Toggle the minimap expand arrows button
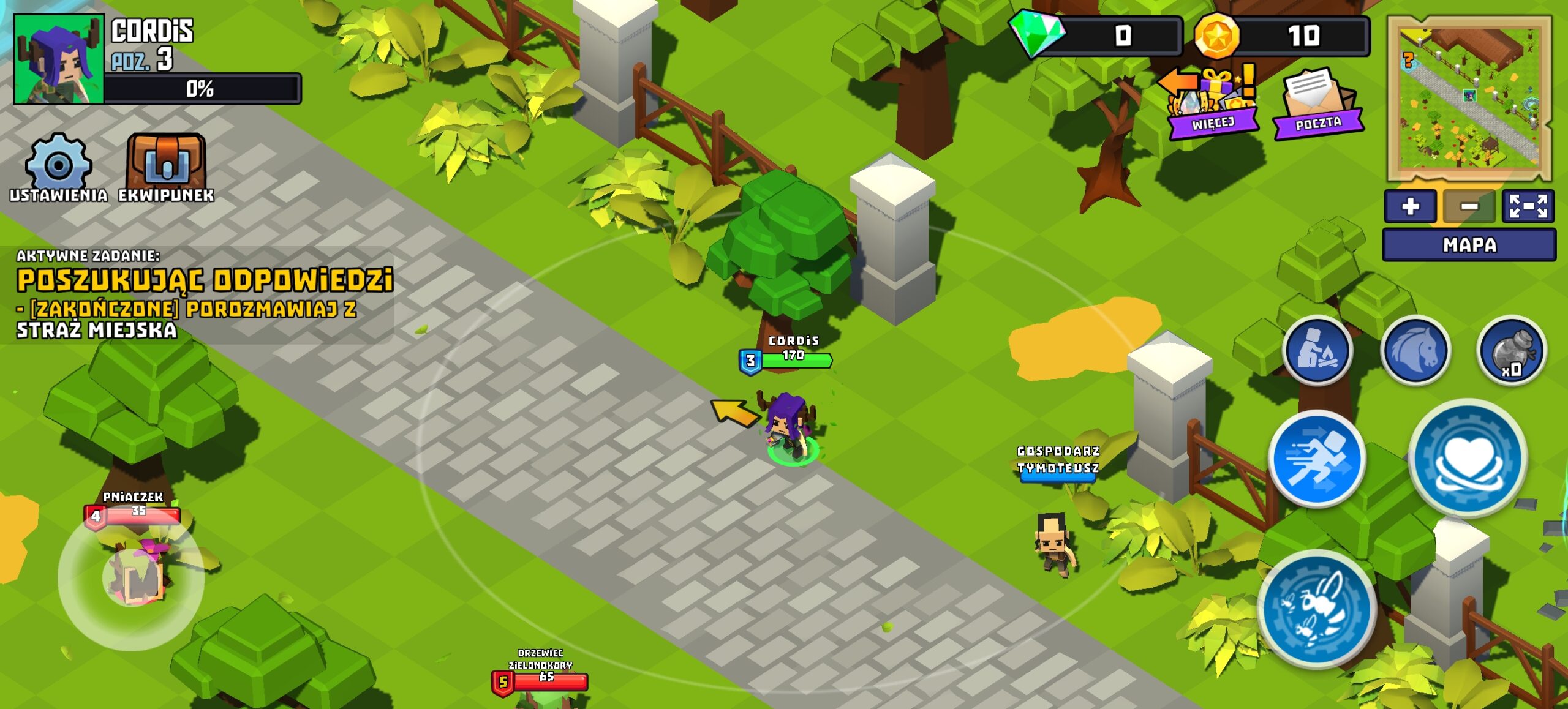The width and height of the screenshot is (1568, 709). pyautogui.click(x=1528, y=206)
